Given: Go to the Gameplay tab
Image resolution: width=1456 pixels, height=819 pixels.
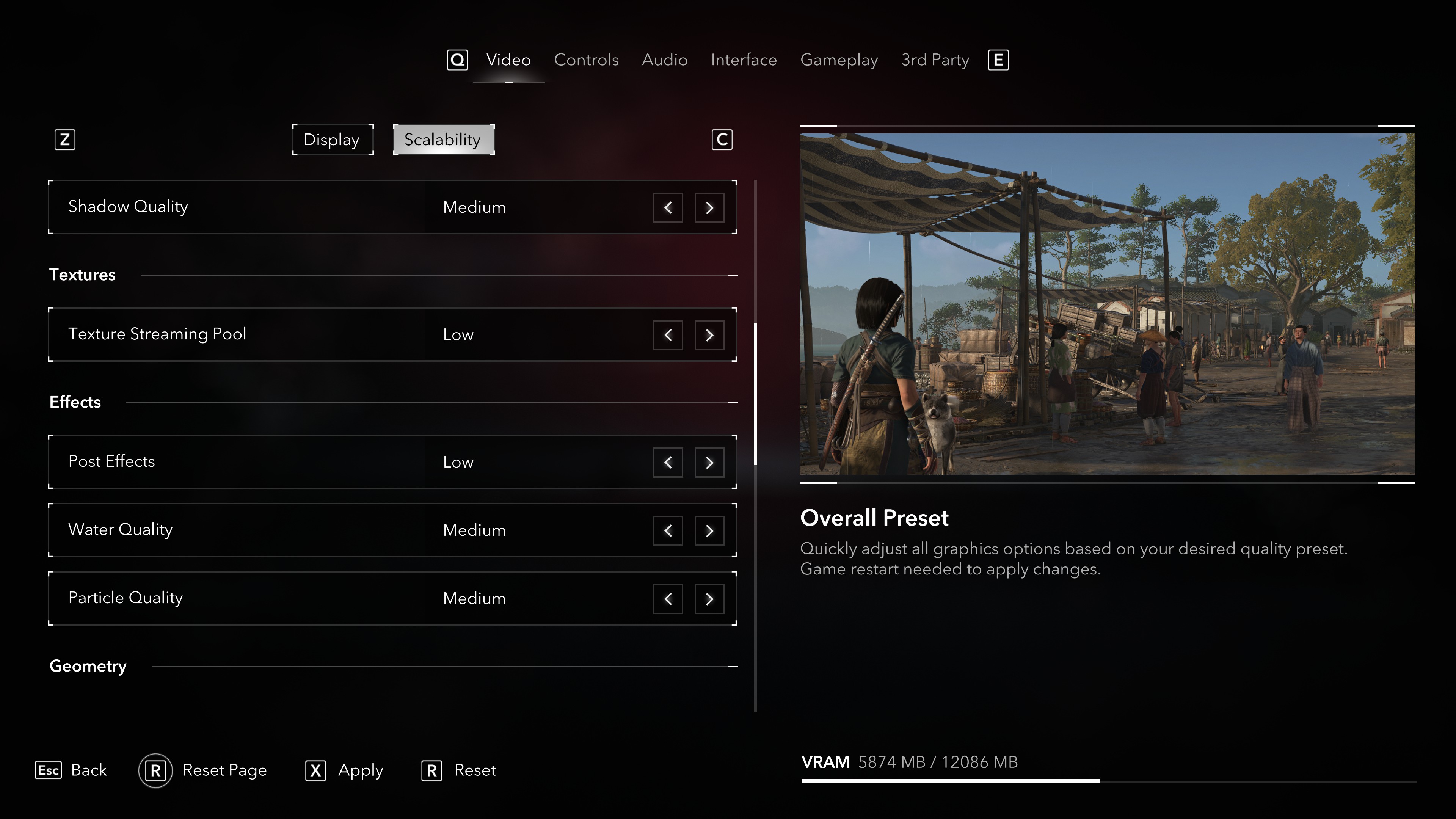Looking at the screenshot, I should pyautogui.click(x=839, y=60).
